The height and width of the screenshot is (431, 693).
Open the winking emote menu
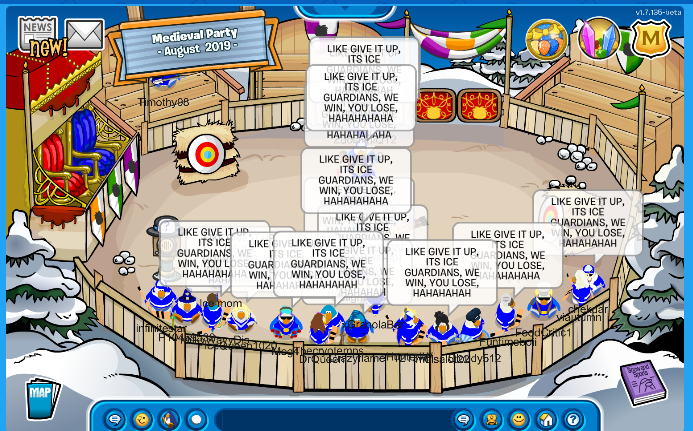[142, 419]
